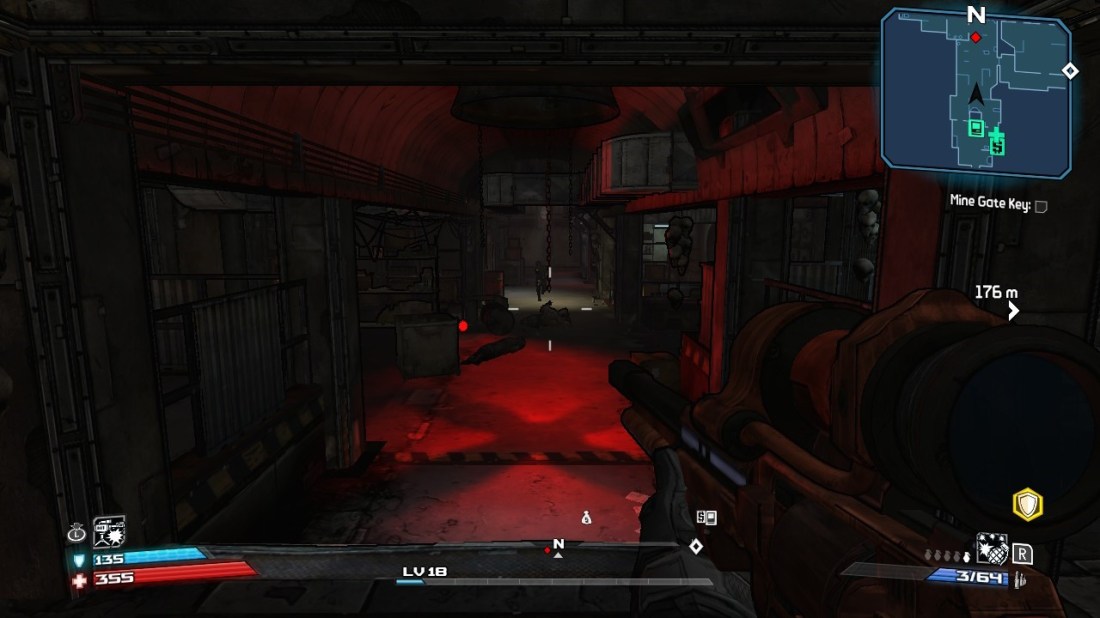Image resolution: width=1100 pixels, height=618 pixels.
Task: Select the grenade mod icon
Action: pos(990,547)
